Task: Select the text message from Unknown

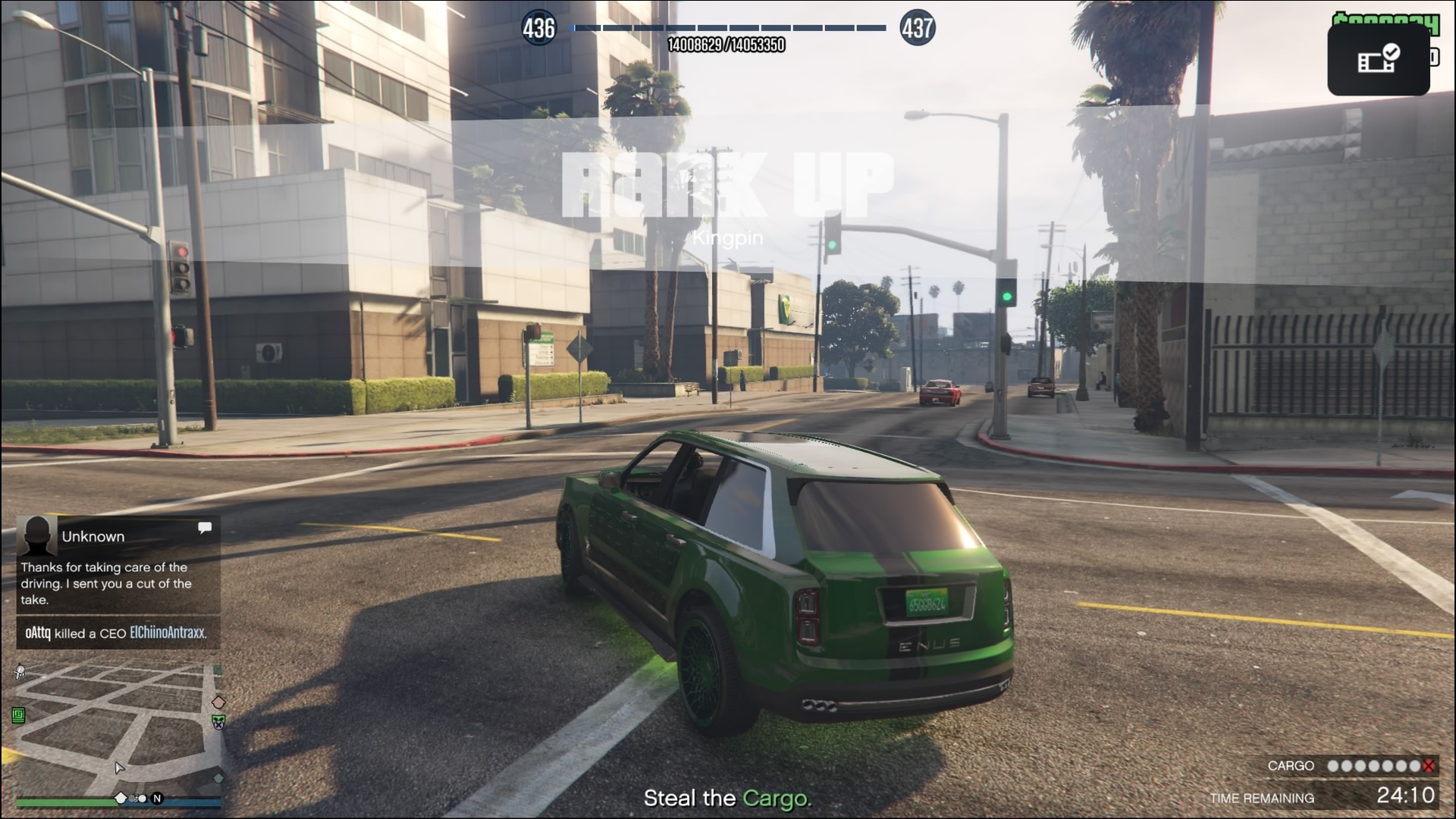Action: pyautogui.click(x=118, y=566)
